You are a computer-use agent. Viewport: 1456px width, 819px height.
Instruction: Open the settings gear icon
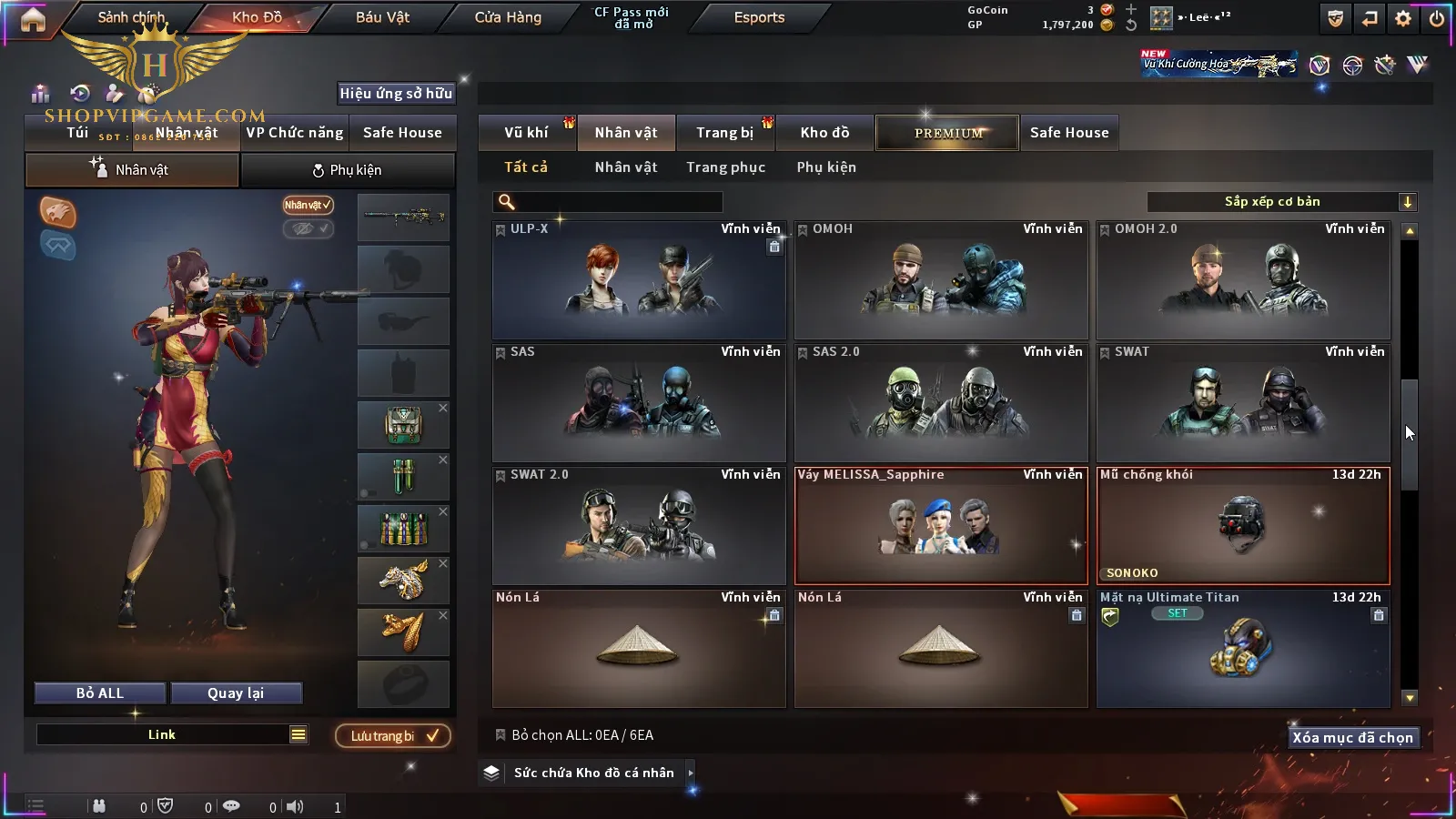pos(1403,18)
